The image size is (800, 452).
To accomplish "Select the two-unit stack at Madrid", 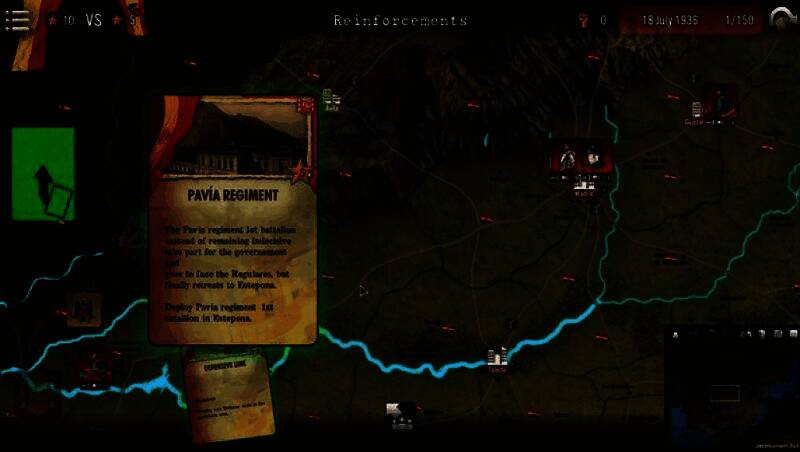I will point(579,159).
